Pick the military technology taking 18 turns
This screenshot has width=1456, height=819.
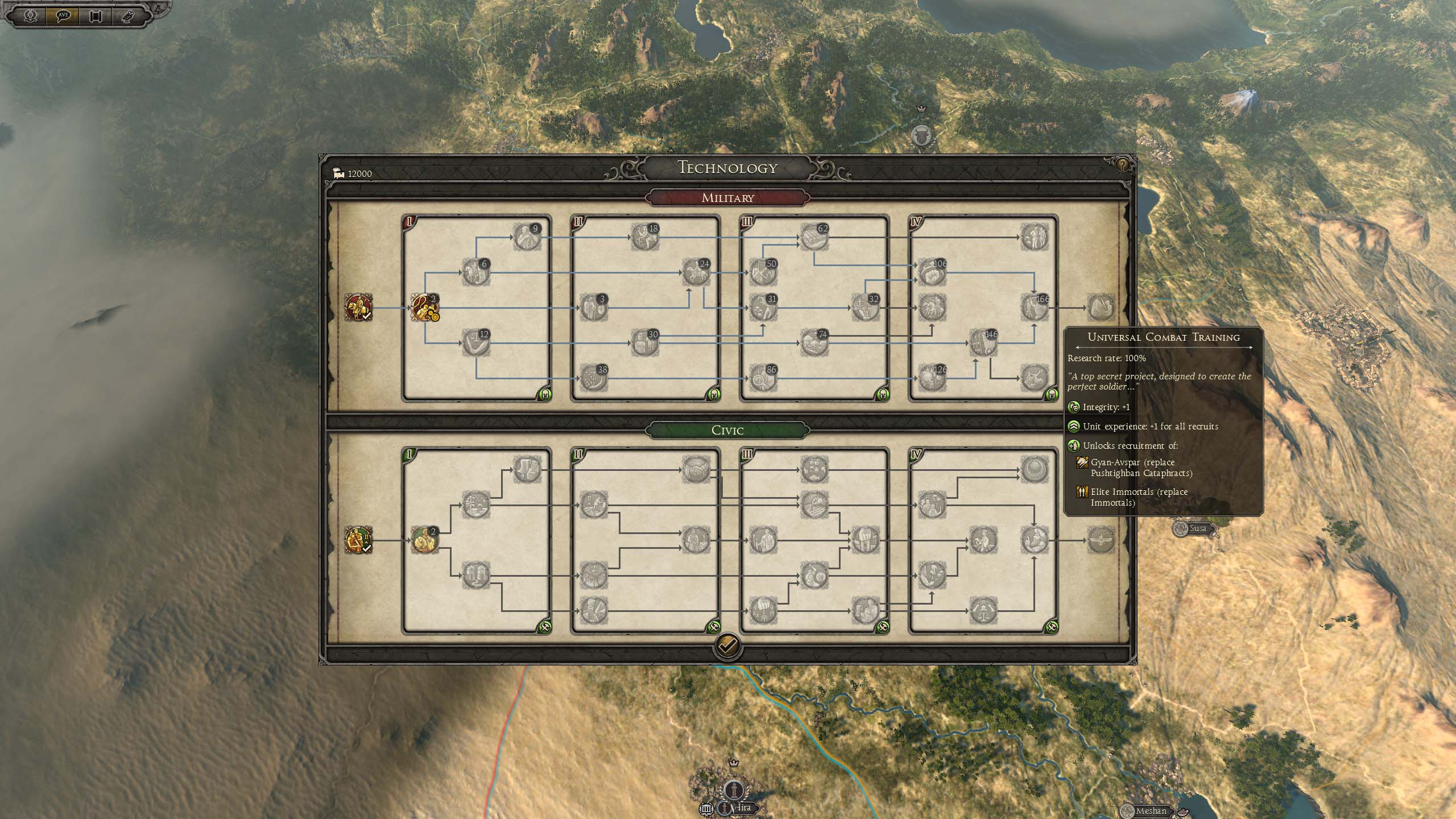click(x=645, y=236)
